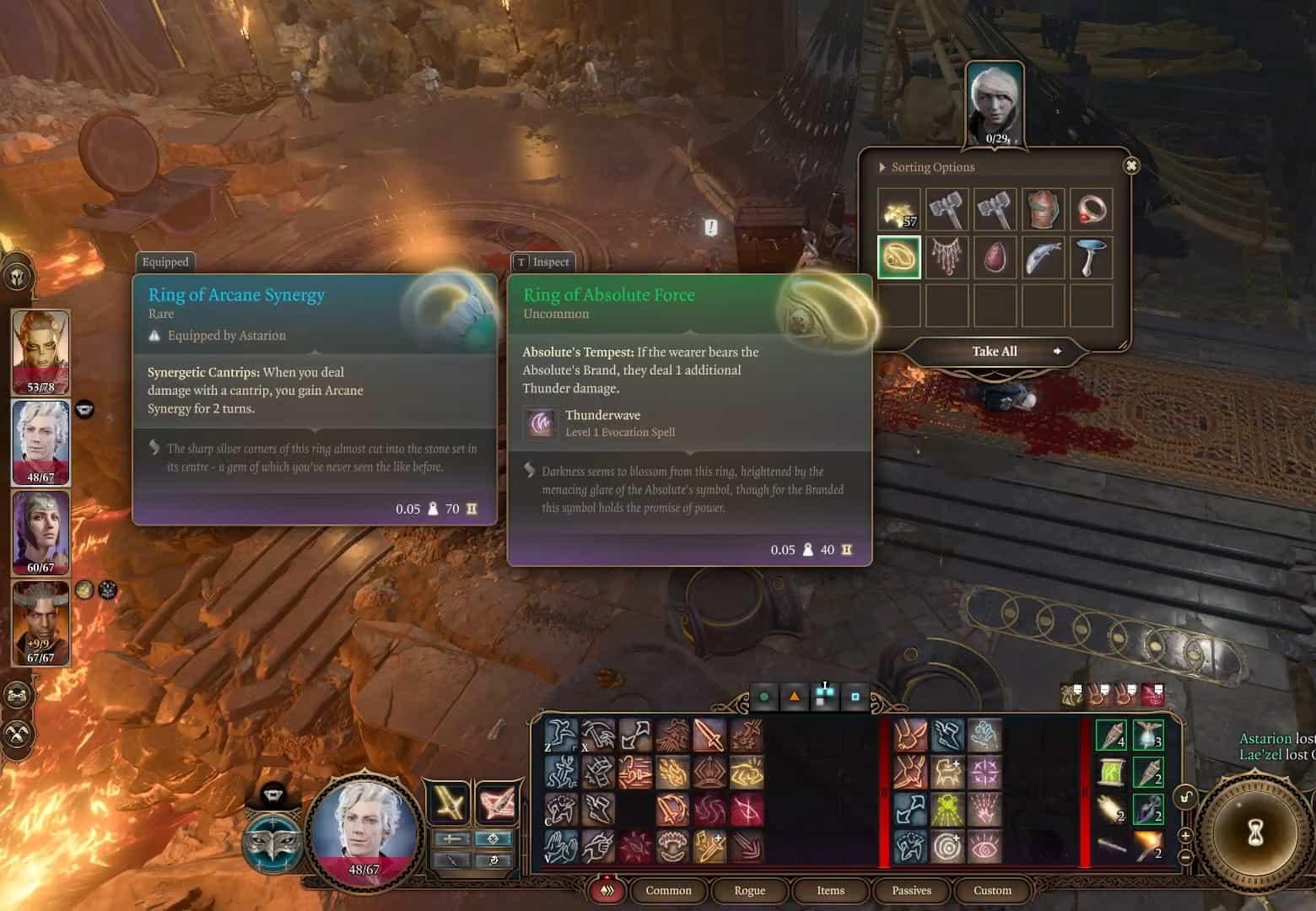
Task: Take all items from the loot container
Action: [x=995, y=351]
